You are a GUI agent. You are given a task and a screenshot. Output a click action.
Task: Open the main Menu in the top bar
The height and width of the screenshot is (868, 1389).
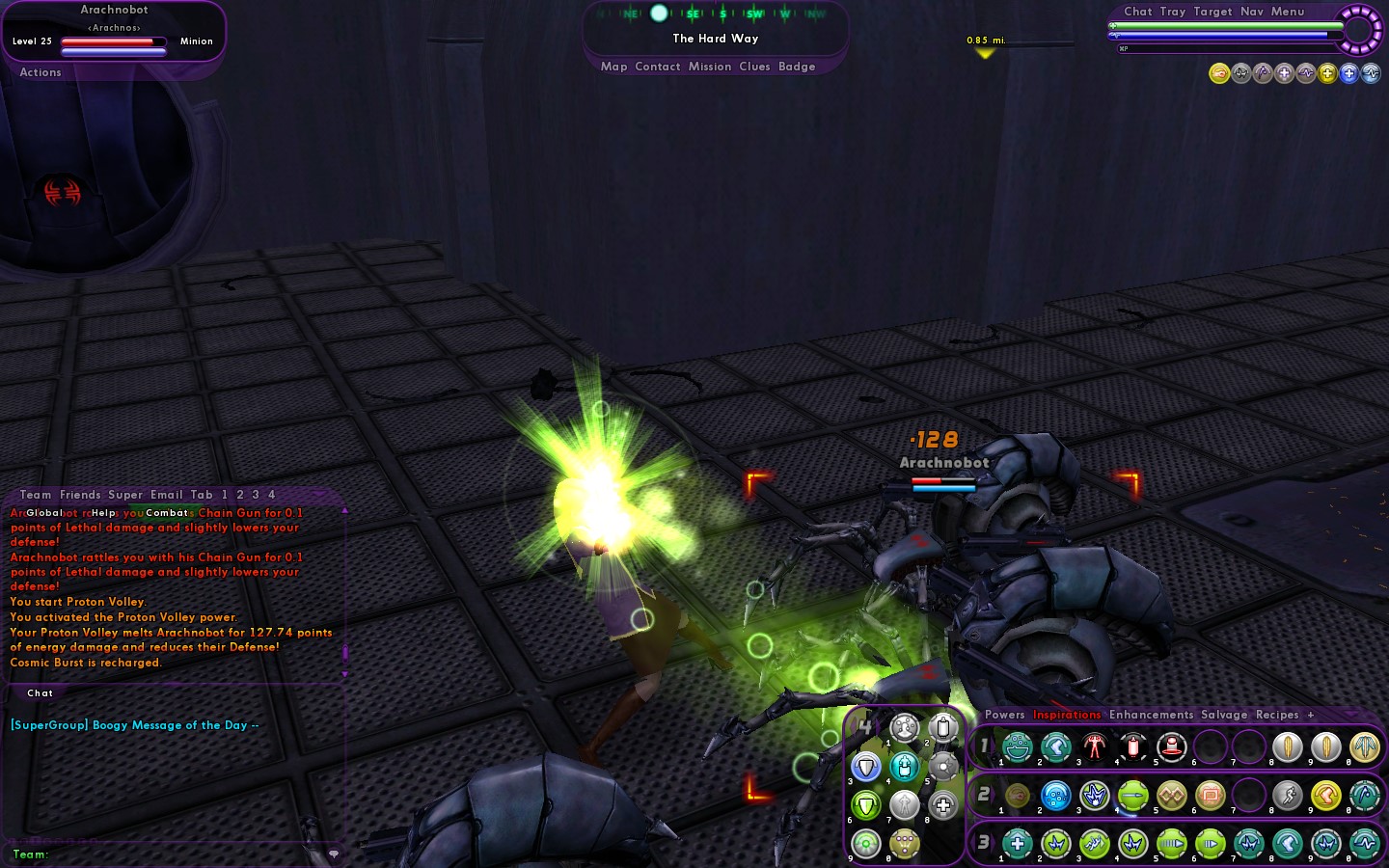(1288, 12)
